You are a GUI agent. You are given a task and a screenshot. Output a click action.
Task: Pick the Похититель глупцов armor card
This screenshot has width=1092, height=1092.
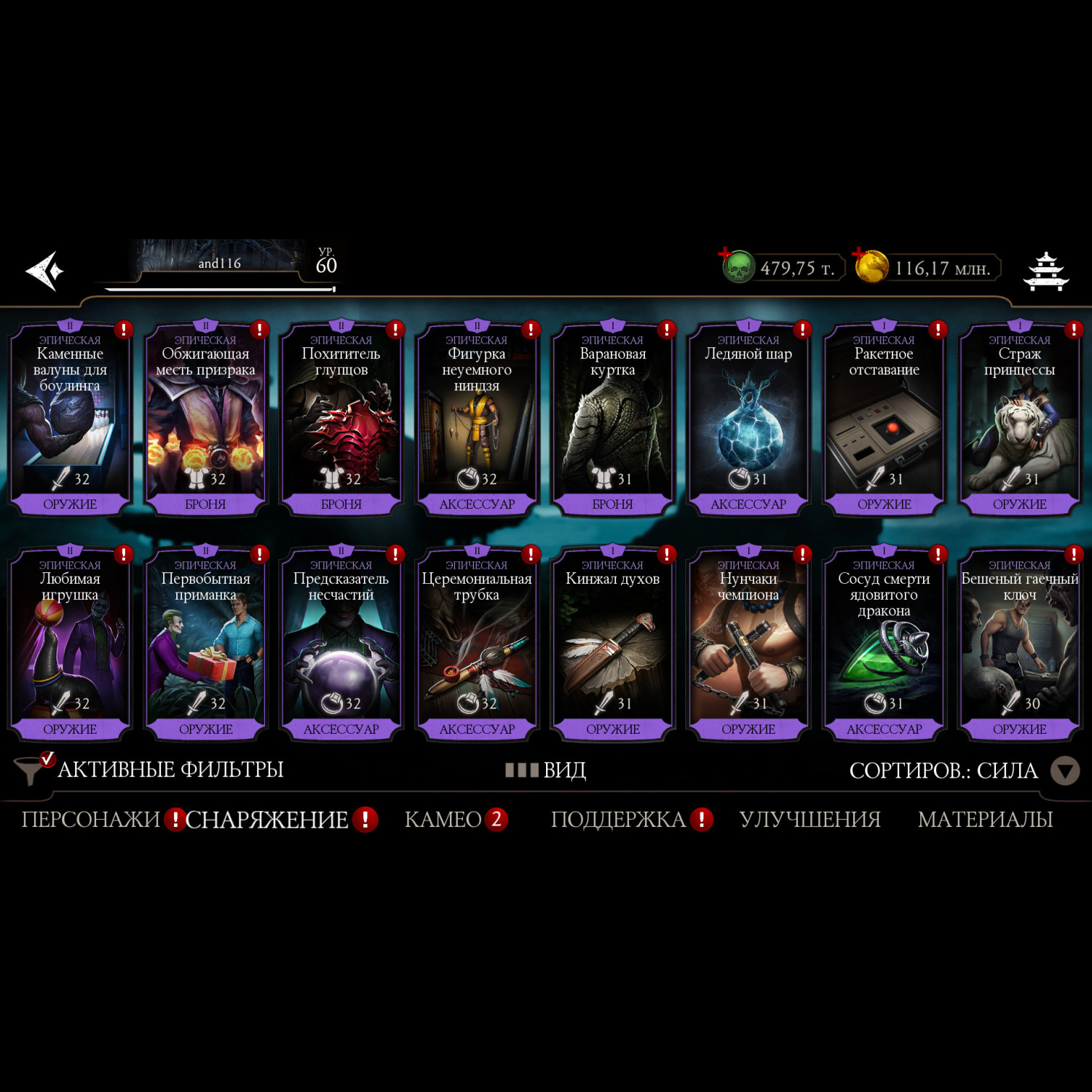pos(341,419)
